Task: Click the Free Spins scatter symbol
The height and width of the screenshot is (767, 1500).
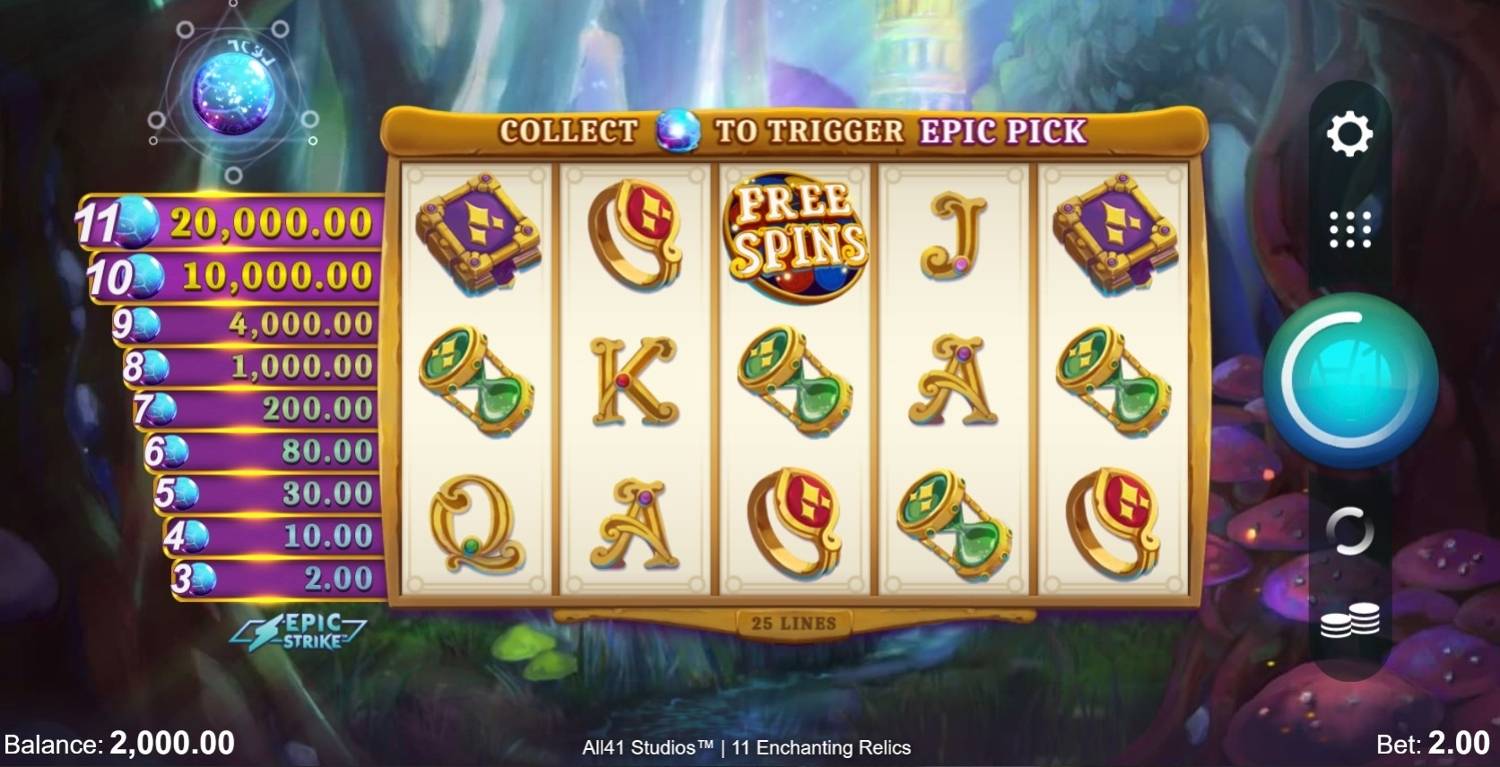Action: pyautogui.click(x=796, y=237)
